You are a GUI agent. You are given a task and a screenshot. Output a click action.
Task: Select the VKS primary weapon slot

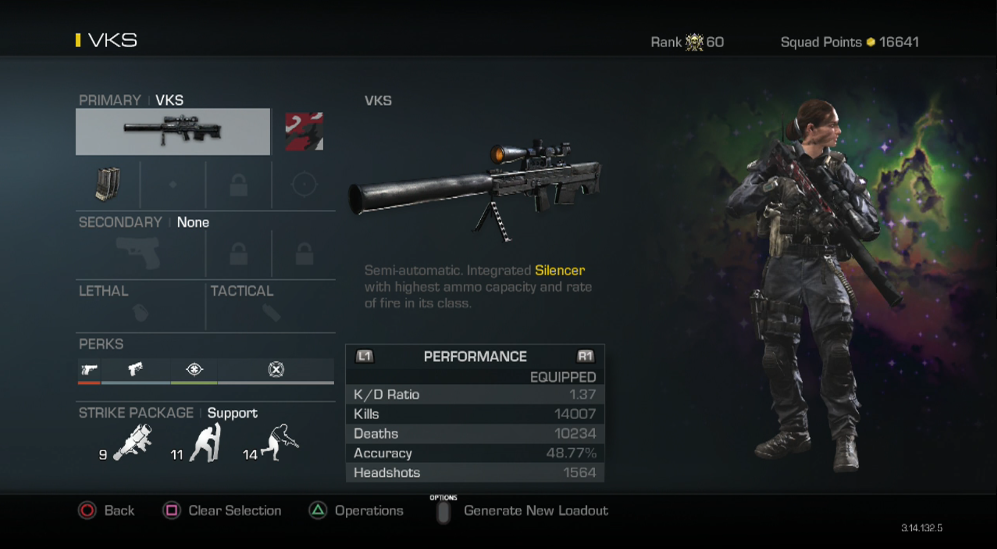click(x=172, y=131)
